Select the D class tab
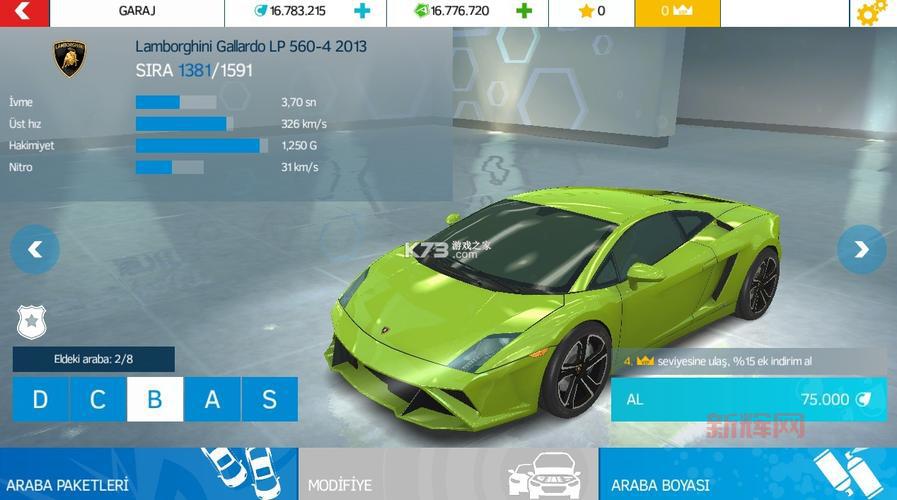Image resolution: width=897 pixels, height=500 pixels. pos(40,400)
